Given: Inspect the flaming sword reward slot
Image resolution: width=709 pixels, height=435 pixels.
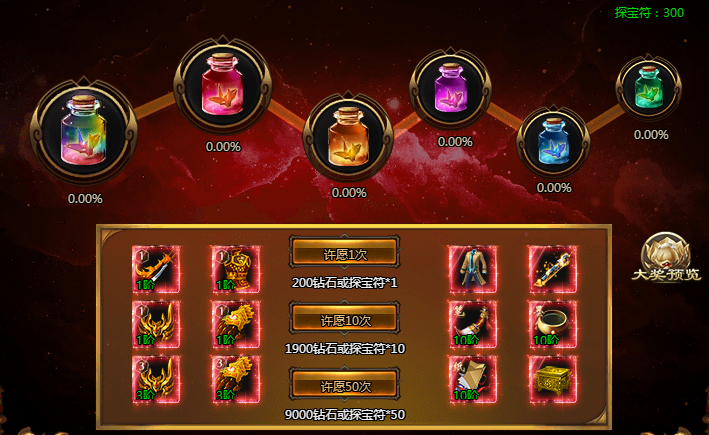Looking at the screenshot, I should tap(156, 269).
